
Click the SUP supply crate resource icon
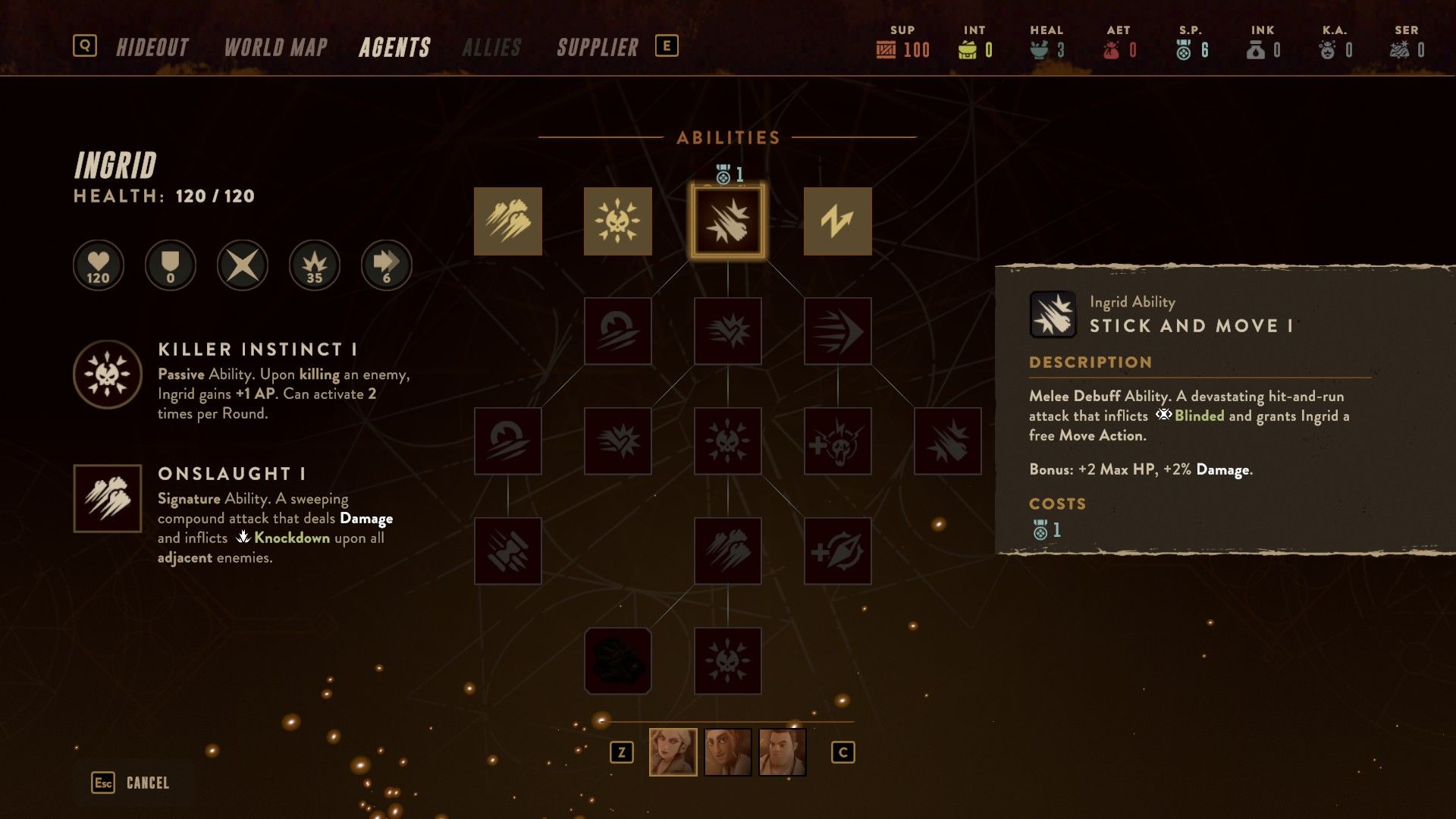pos(885,49)
